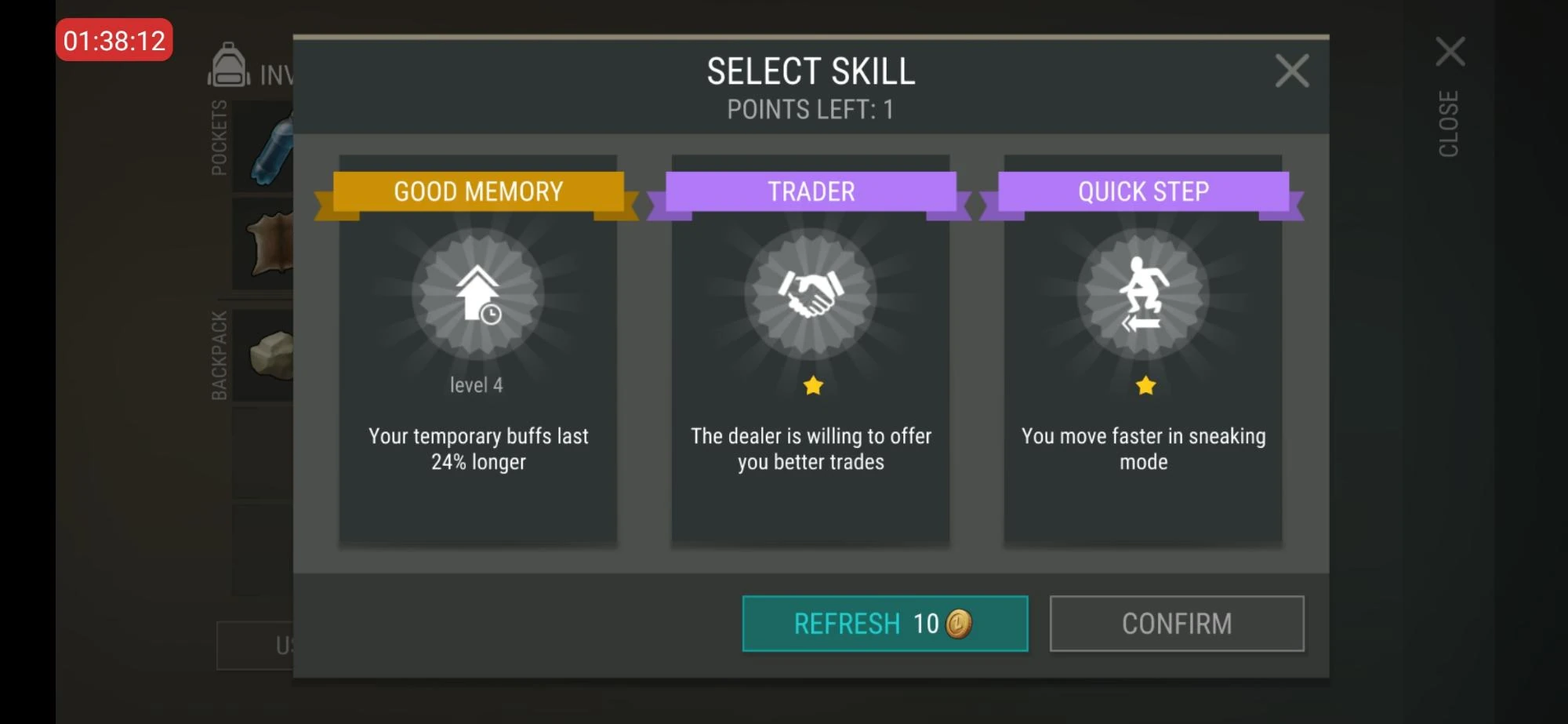
Task: Select the Trader skill banner
Action: [x=811, y=191]
